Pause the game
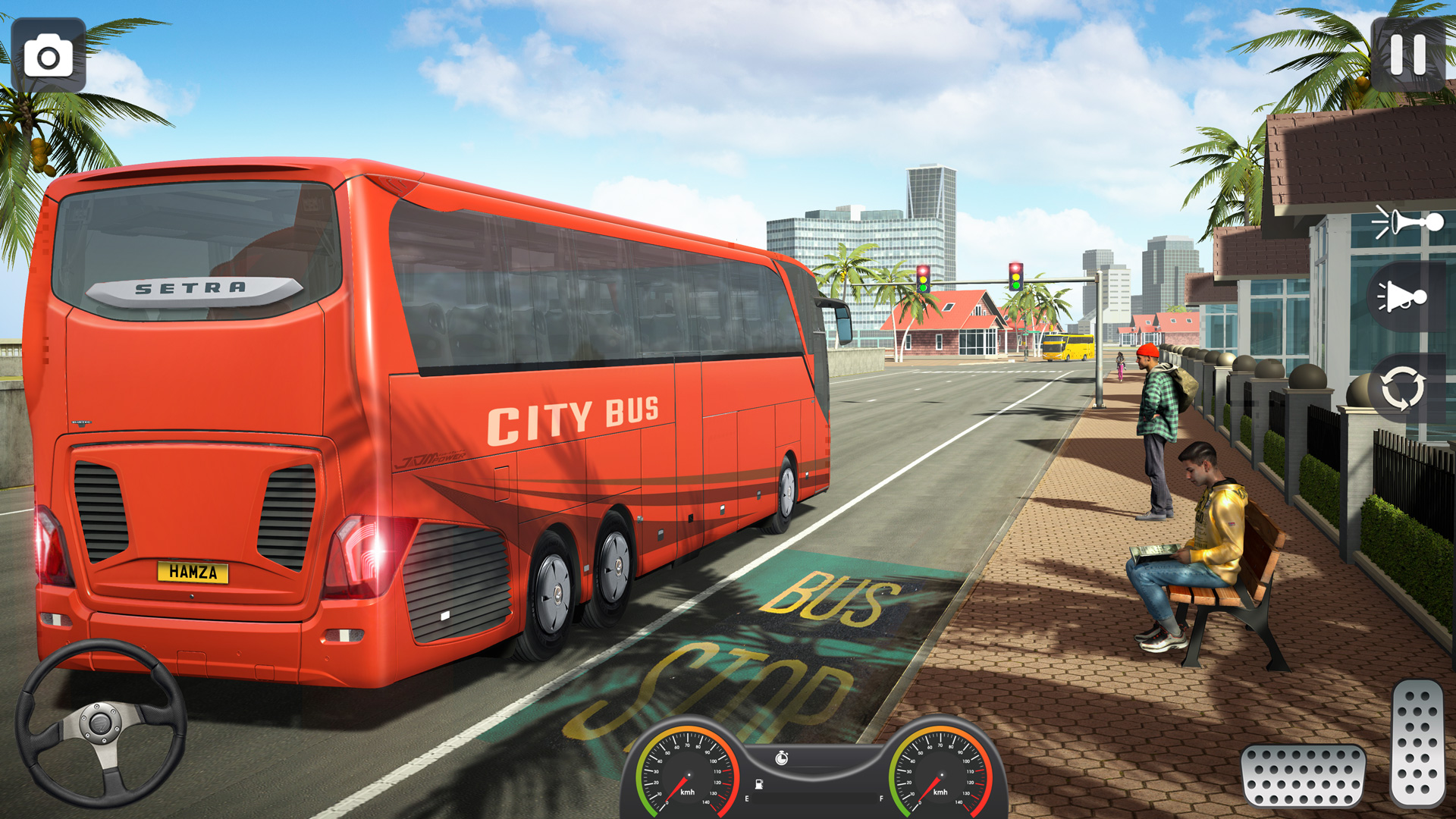The height and width of the screenshot is (819, 1456). 1407,53
